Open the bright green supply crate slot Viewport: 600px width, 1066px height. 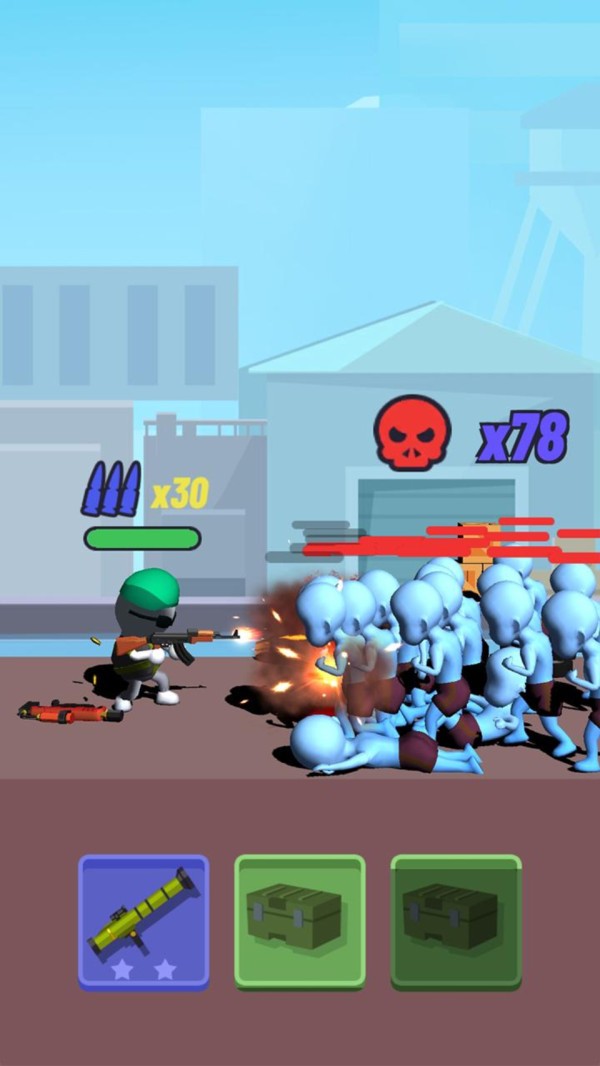coord(300,921)
